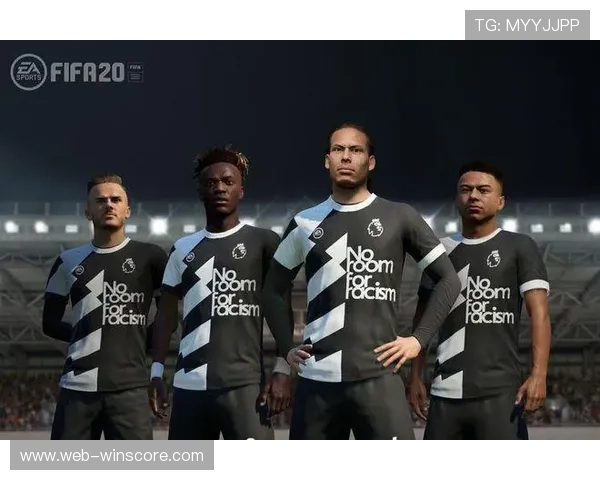Open the www.web-winscore.com website link

[x=112, y=456]
